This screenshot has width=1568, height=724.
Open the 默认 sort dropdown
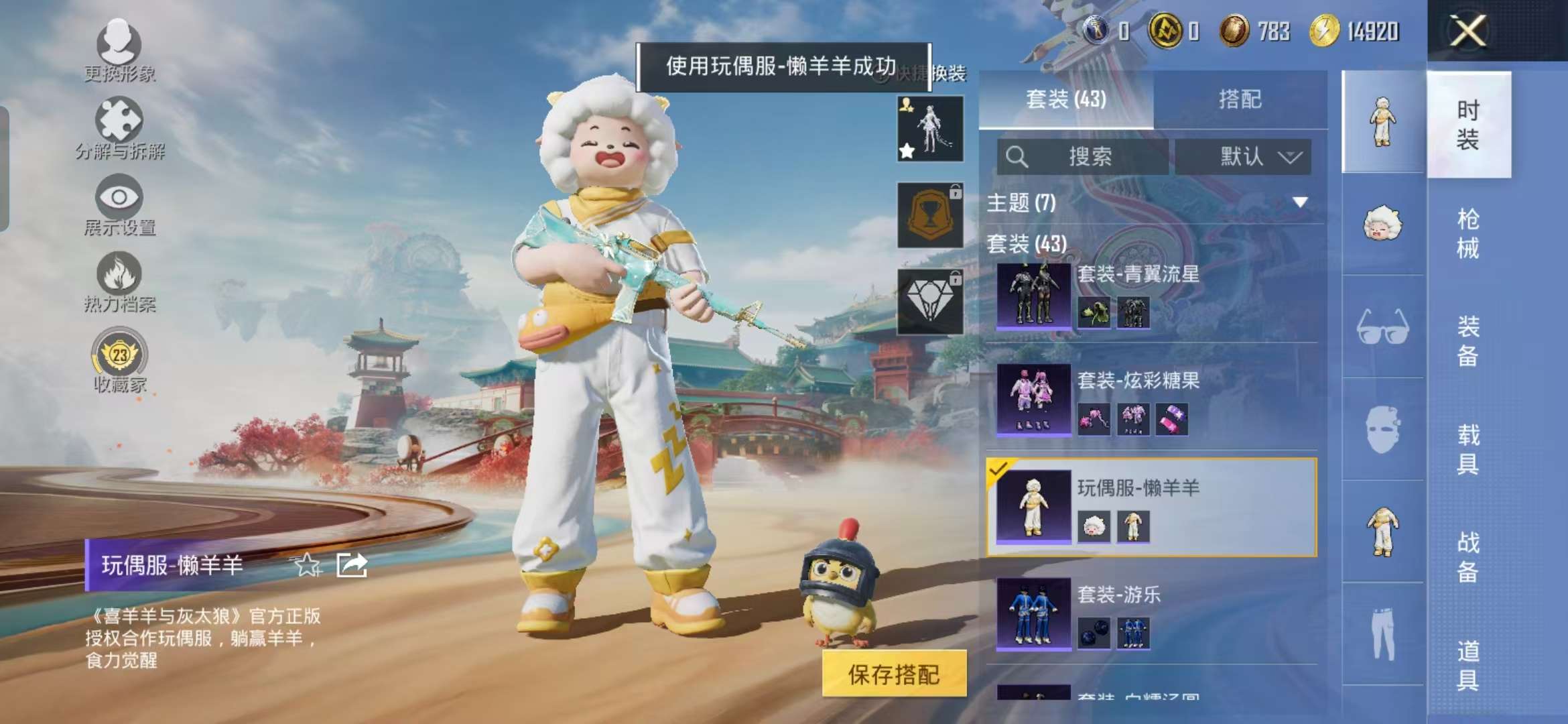coord(1243,158)
